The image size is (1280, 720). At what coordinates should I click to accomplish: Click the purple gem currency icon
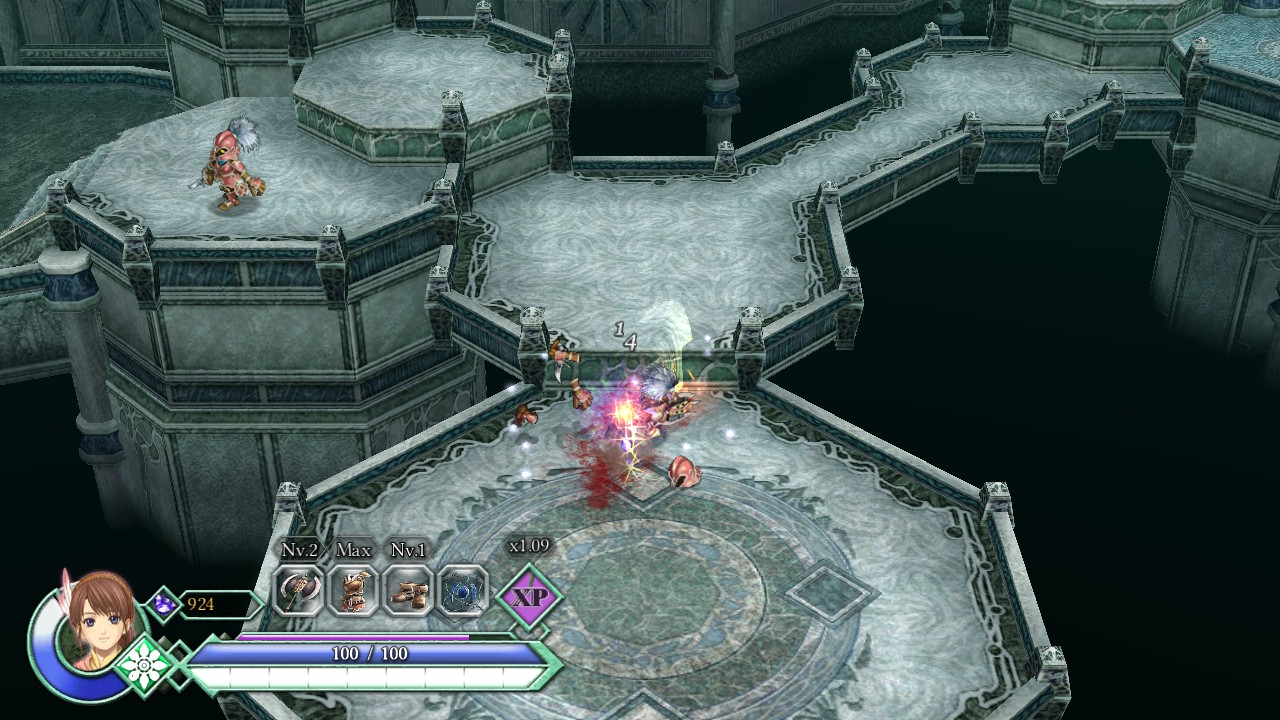click(x=163, y=604)
